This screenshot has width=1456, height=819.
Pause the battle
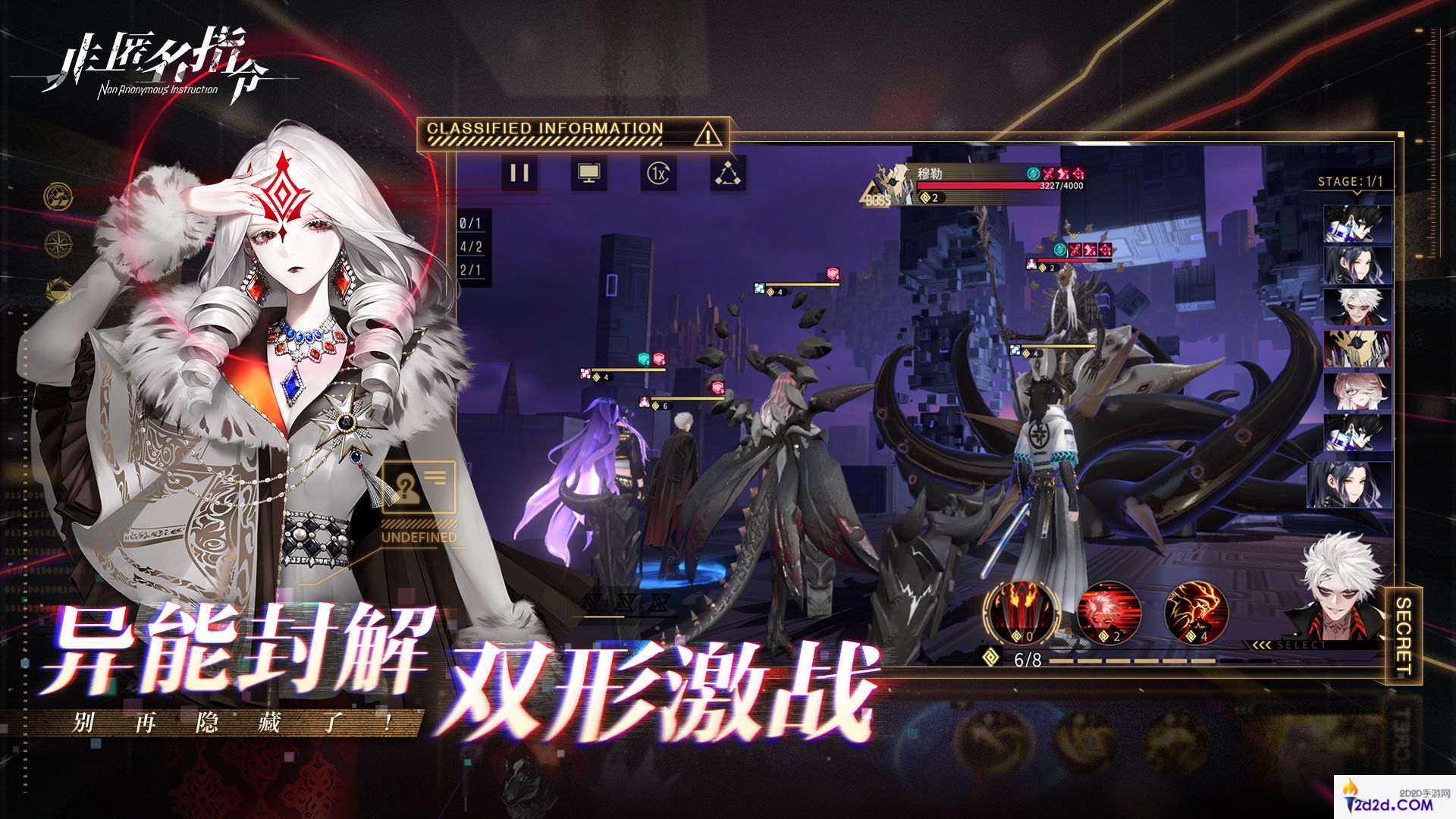click(519, 173)
